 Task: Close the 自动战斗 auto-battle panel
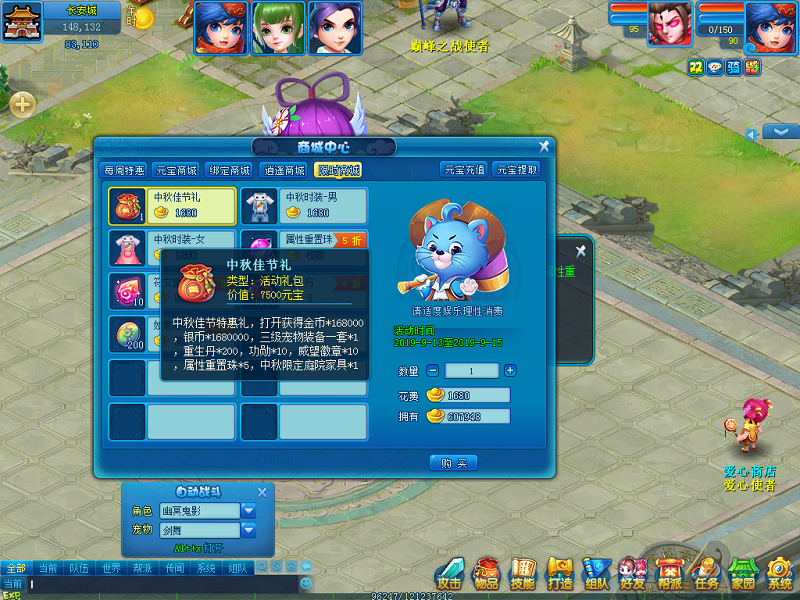(262, 491)
